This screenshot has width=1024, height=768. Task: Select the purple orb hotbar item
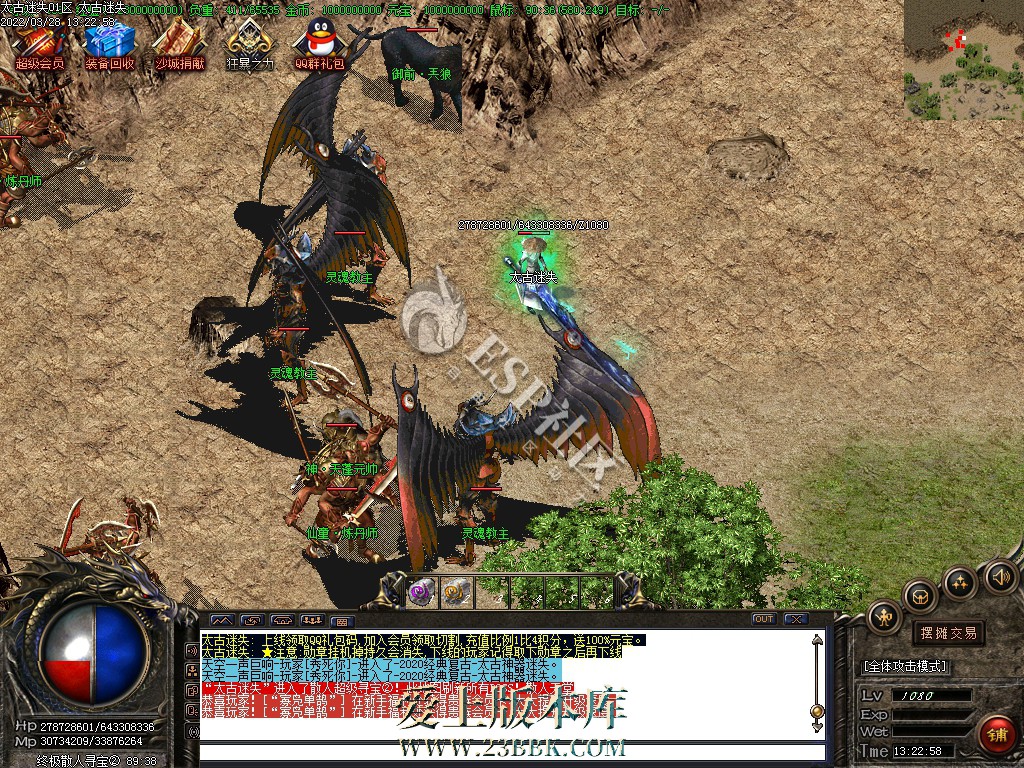tap(421, 592)
